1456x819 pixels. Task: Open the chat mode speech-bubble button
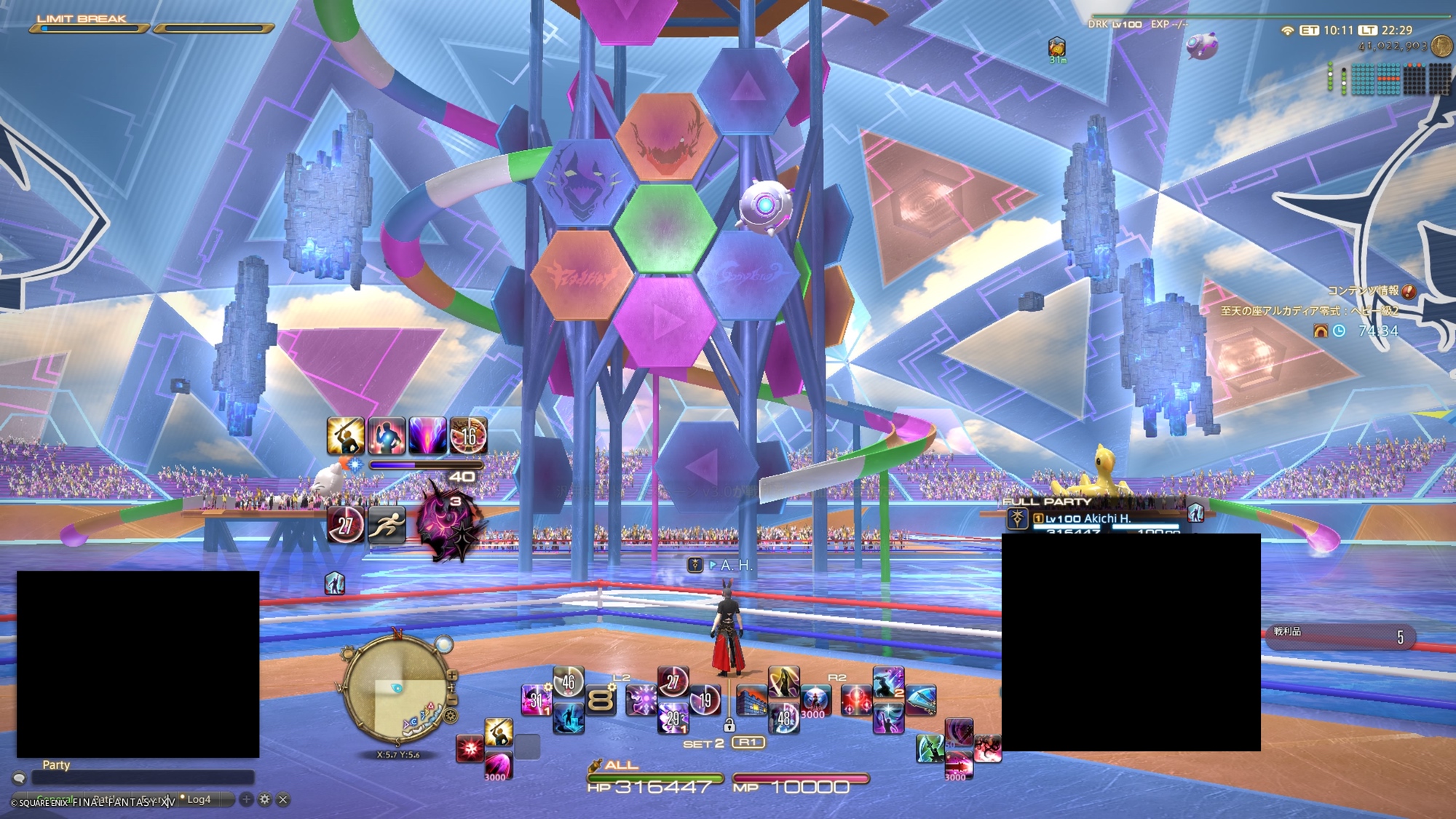20,778
